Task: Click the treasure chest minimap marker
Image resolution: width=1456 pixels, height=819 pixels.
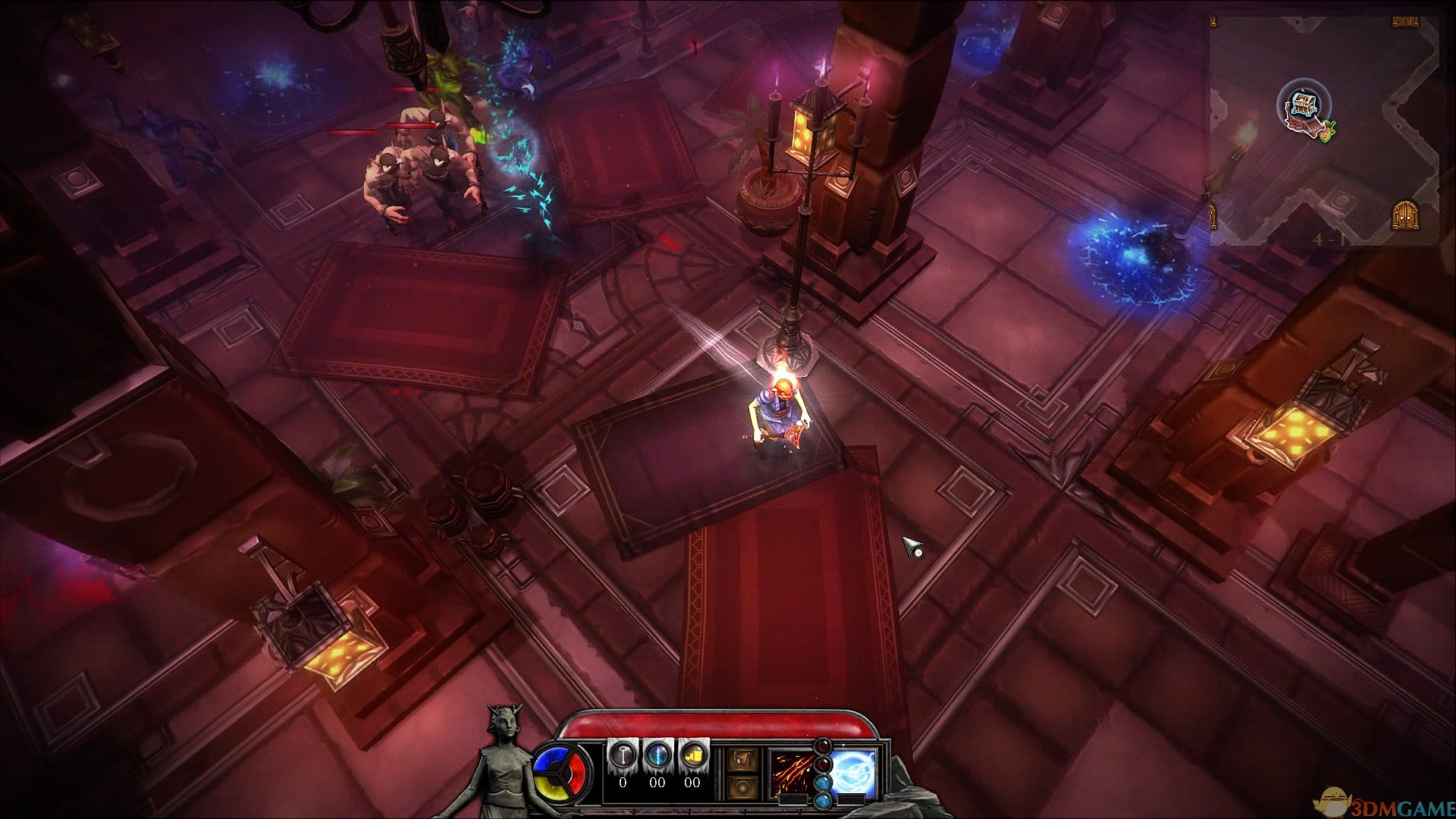Action: click(x=1304, y=105)
